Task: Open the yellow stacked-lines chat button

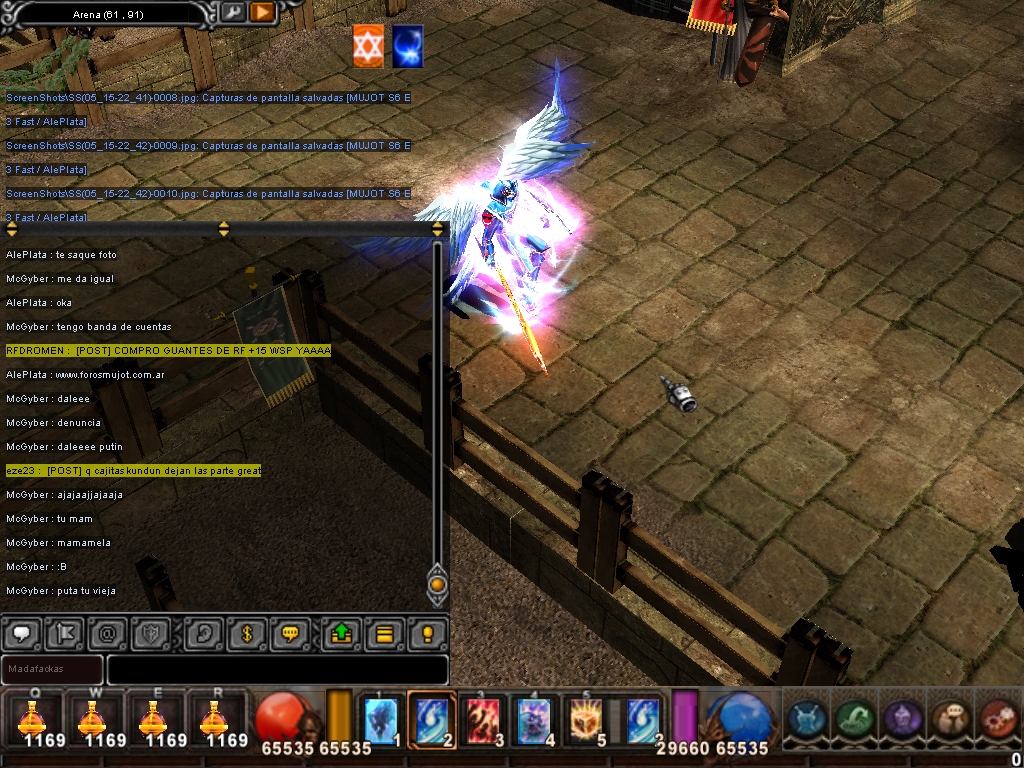Action: tap(383, 633)
